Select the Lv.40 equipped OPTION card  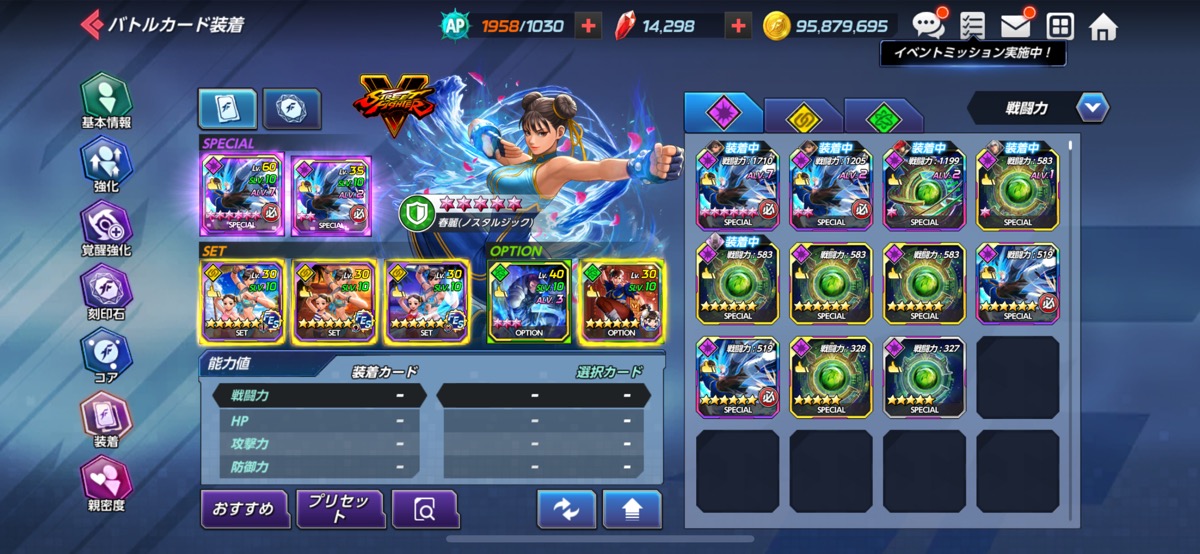coord(529,301)
